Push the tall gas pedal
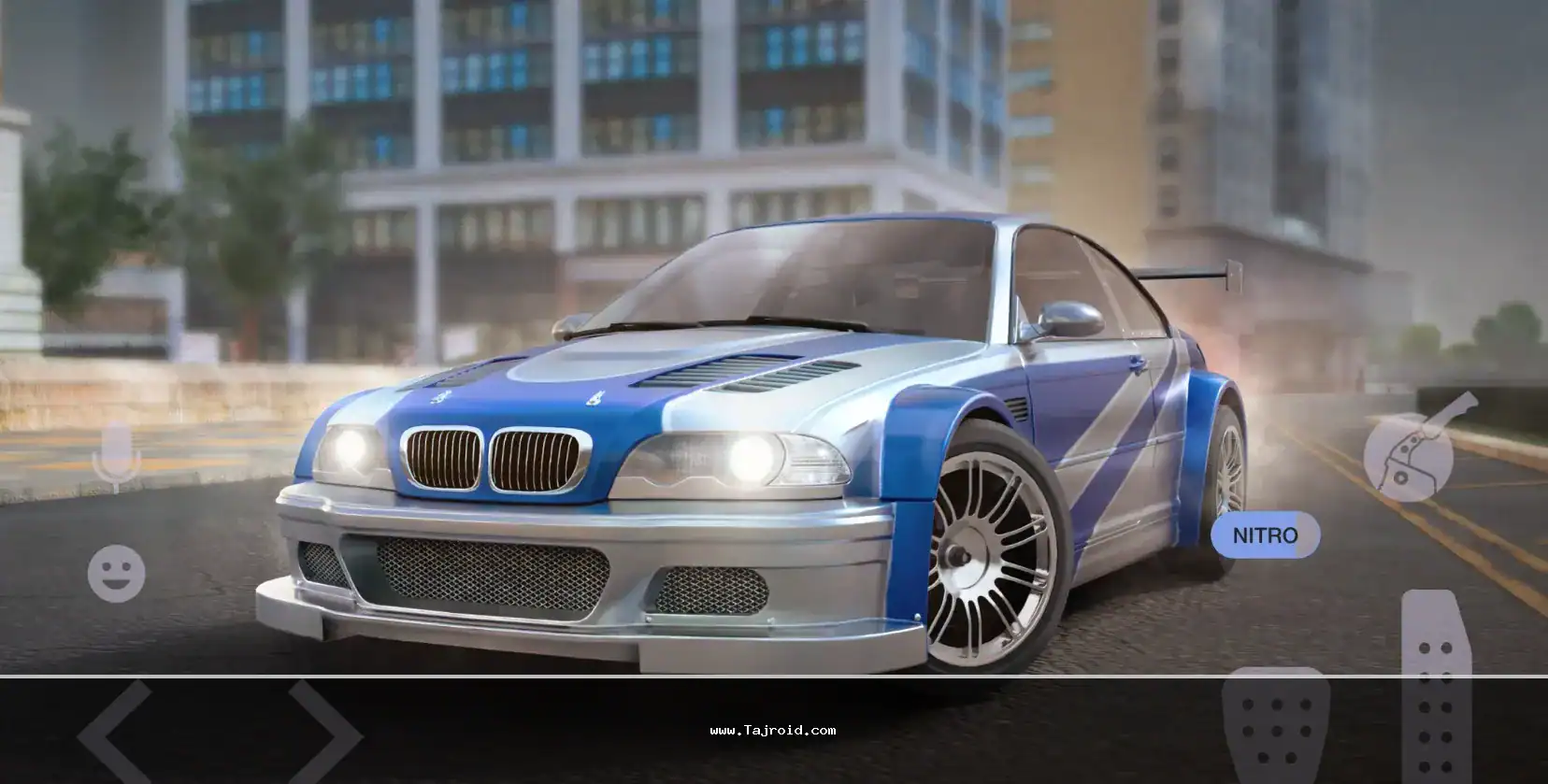Viewport: 1548px width, 784px height. 1436,687
